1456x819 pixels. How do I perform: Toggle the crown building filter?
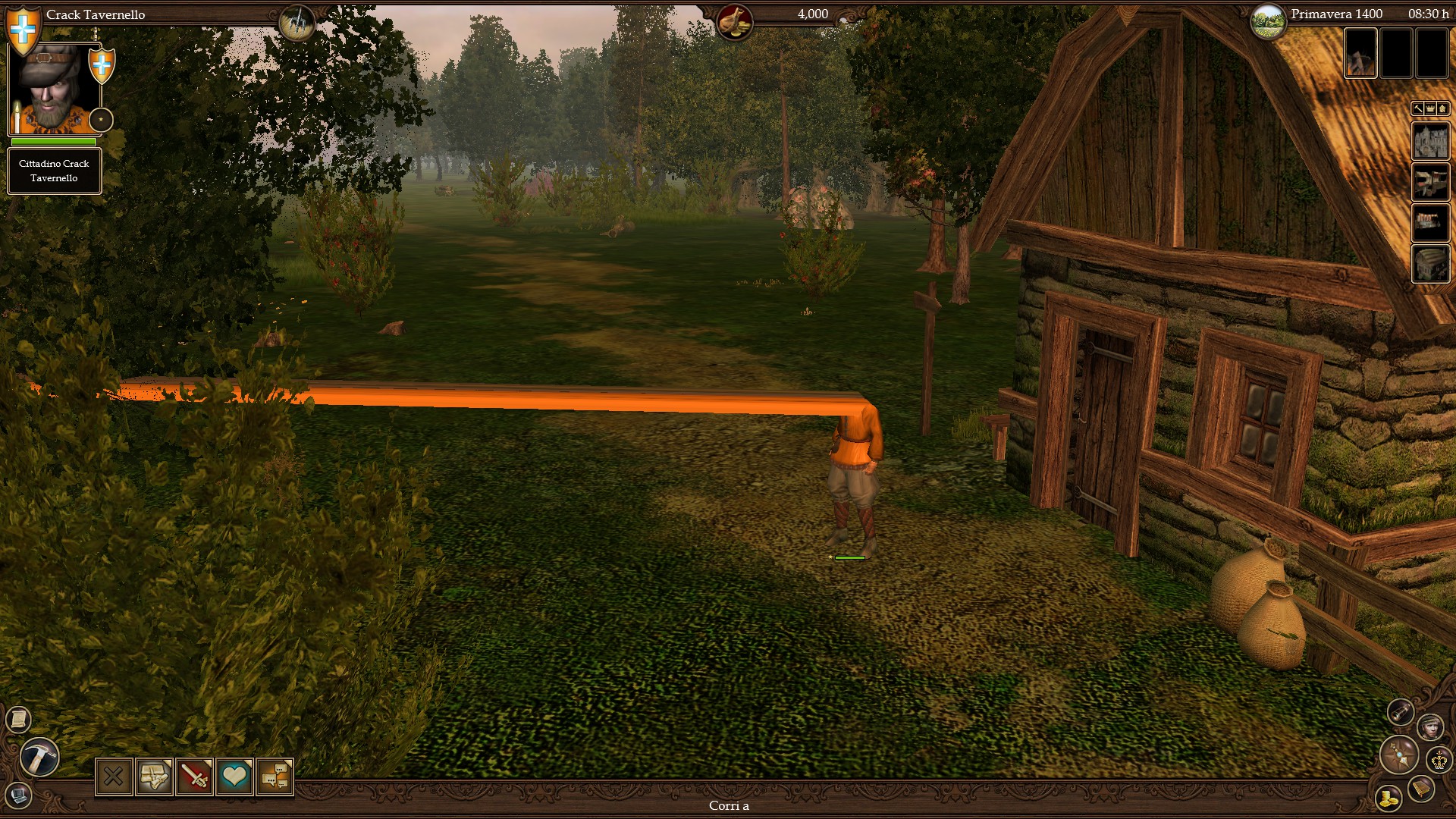[1432, 108]
